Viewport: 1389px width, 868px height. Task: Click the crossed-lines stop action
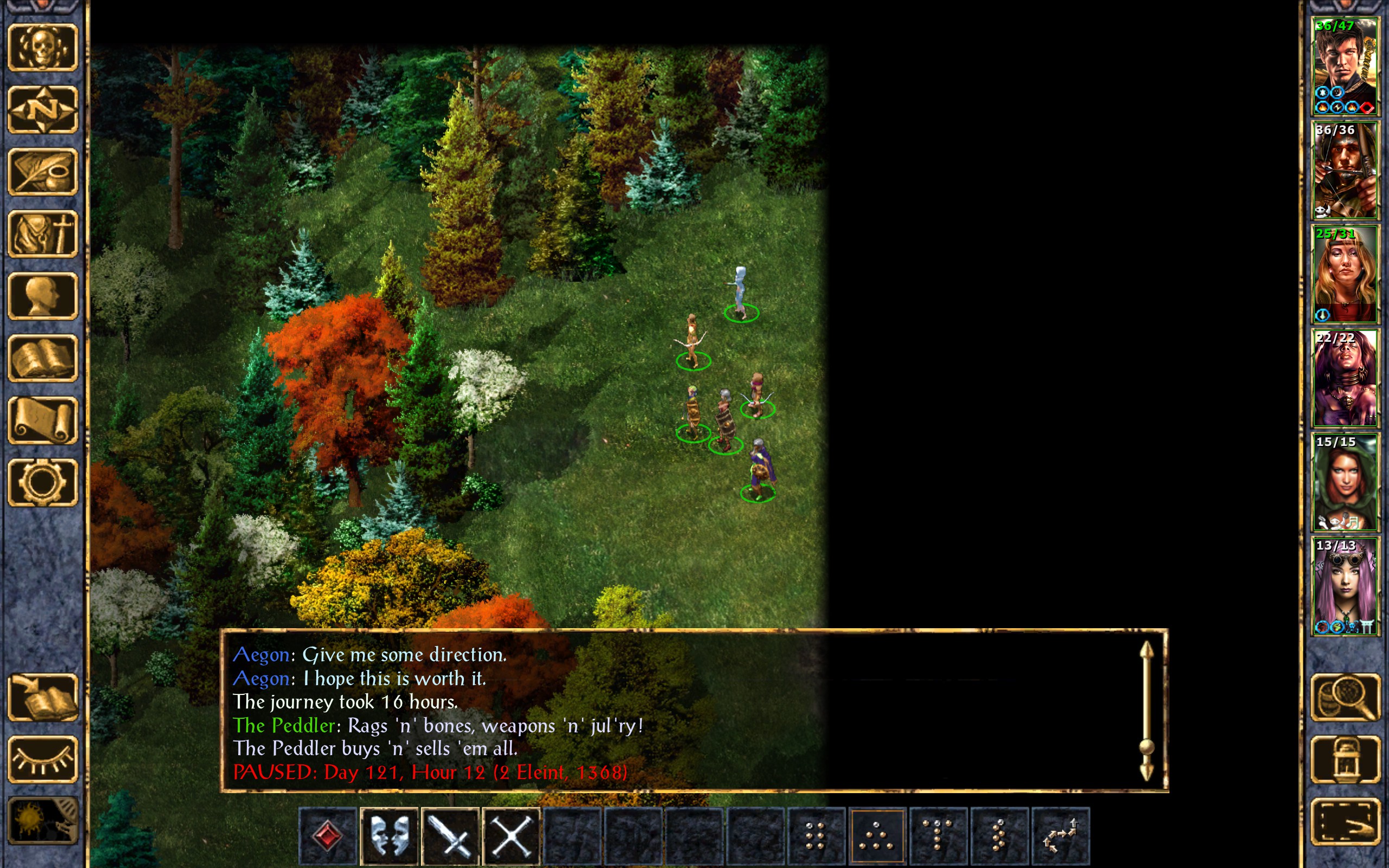[512, 835]
